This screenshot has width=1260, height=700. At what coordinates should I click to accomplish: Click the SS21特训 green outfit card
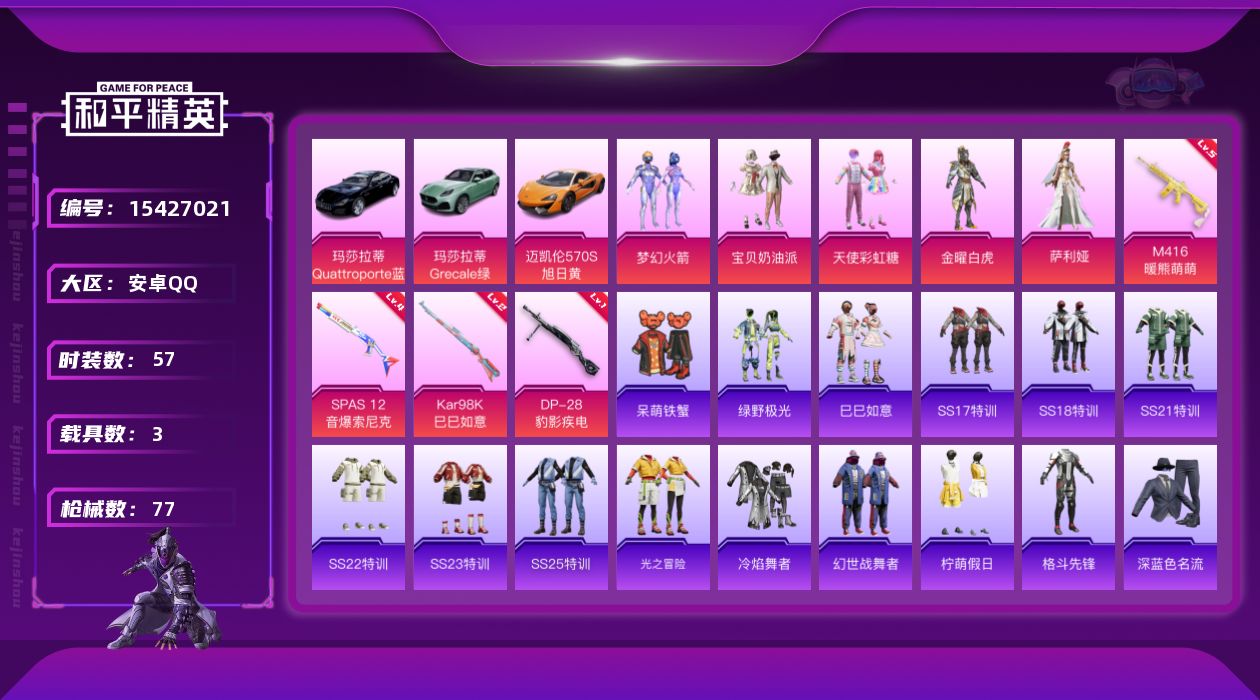tap(1170, 364)
